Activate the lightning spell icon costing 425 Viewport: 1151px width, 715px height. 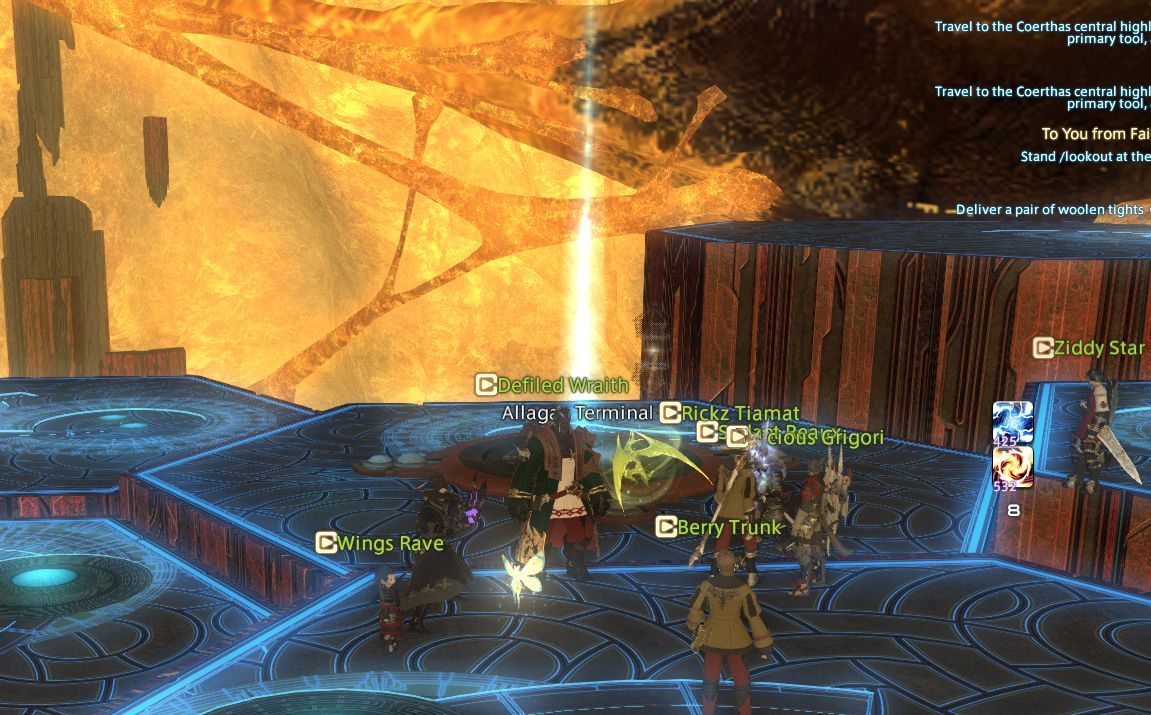(x=1012, y=419)
